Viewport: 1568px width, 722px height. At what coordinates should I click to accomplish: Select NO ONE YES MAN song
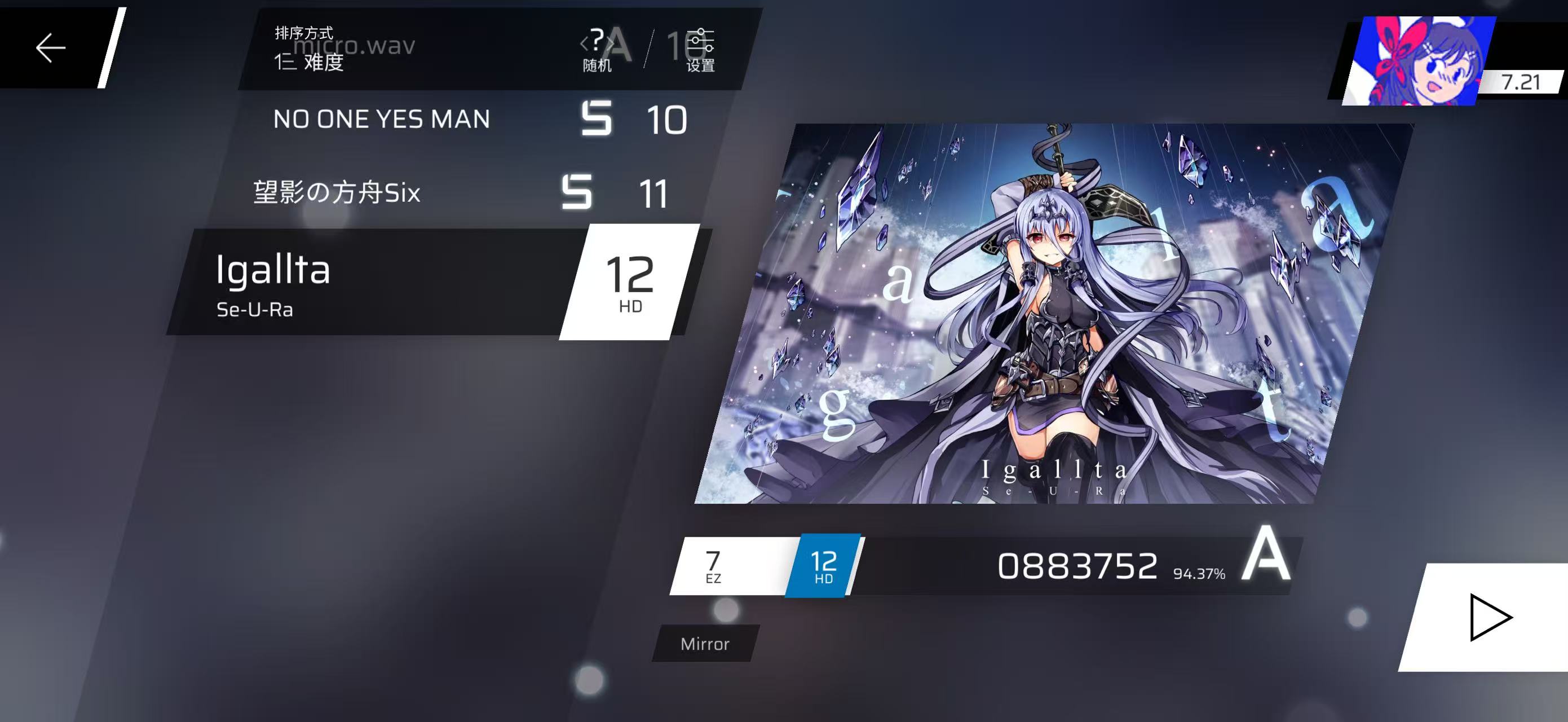coord(382,120)
